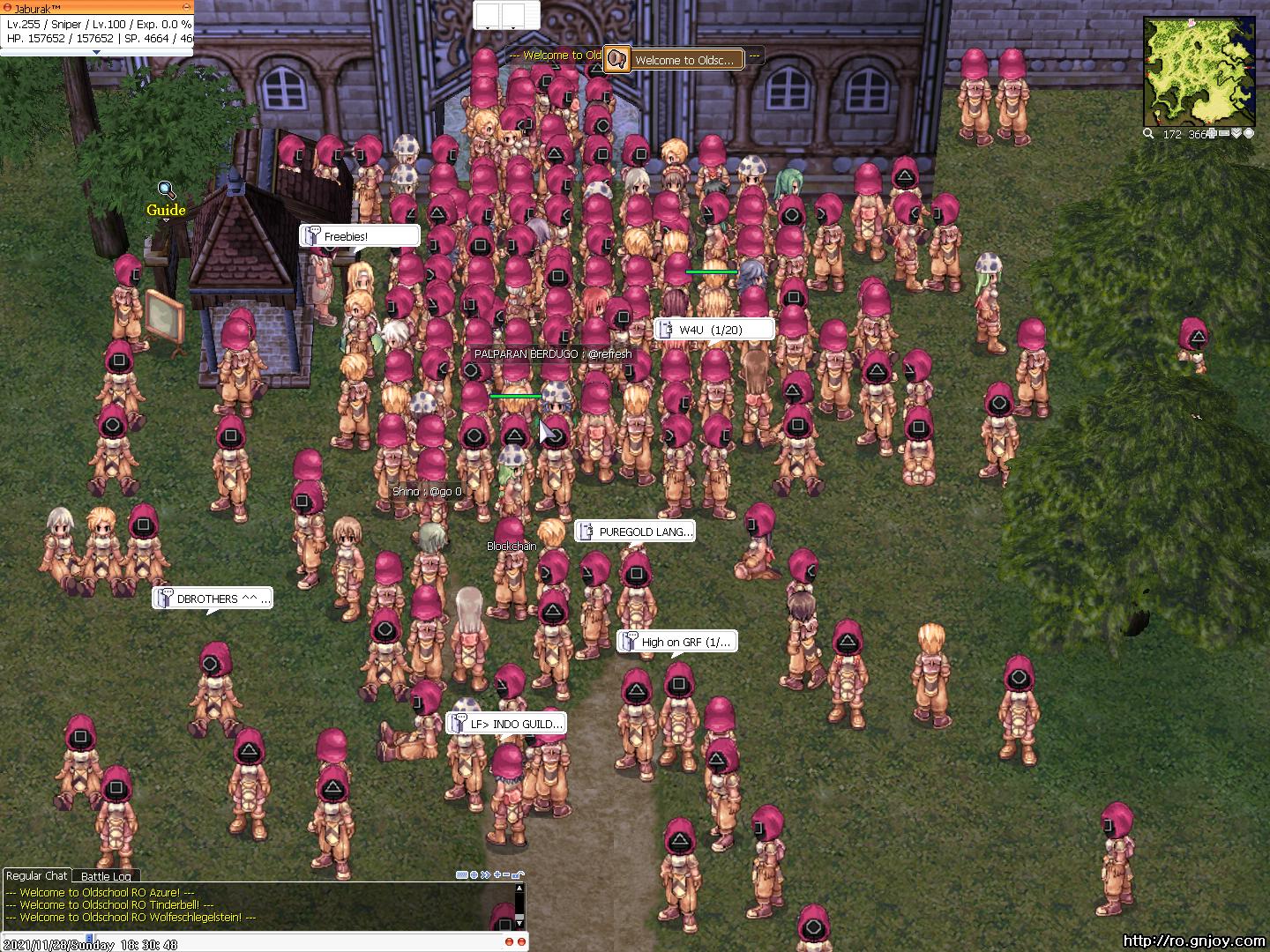
Task: Shrink the chat window using the minus icon
Action: point(506,875)
